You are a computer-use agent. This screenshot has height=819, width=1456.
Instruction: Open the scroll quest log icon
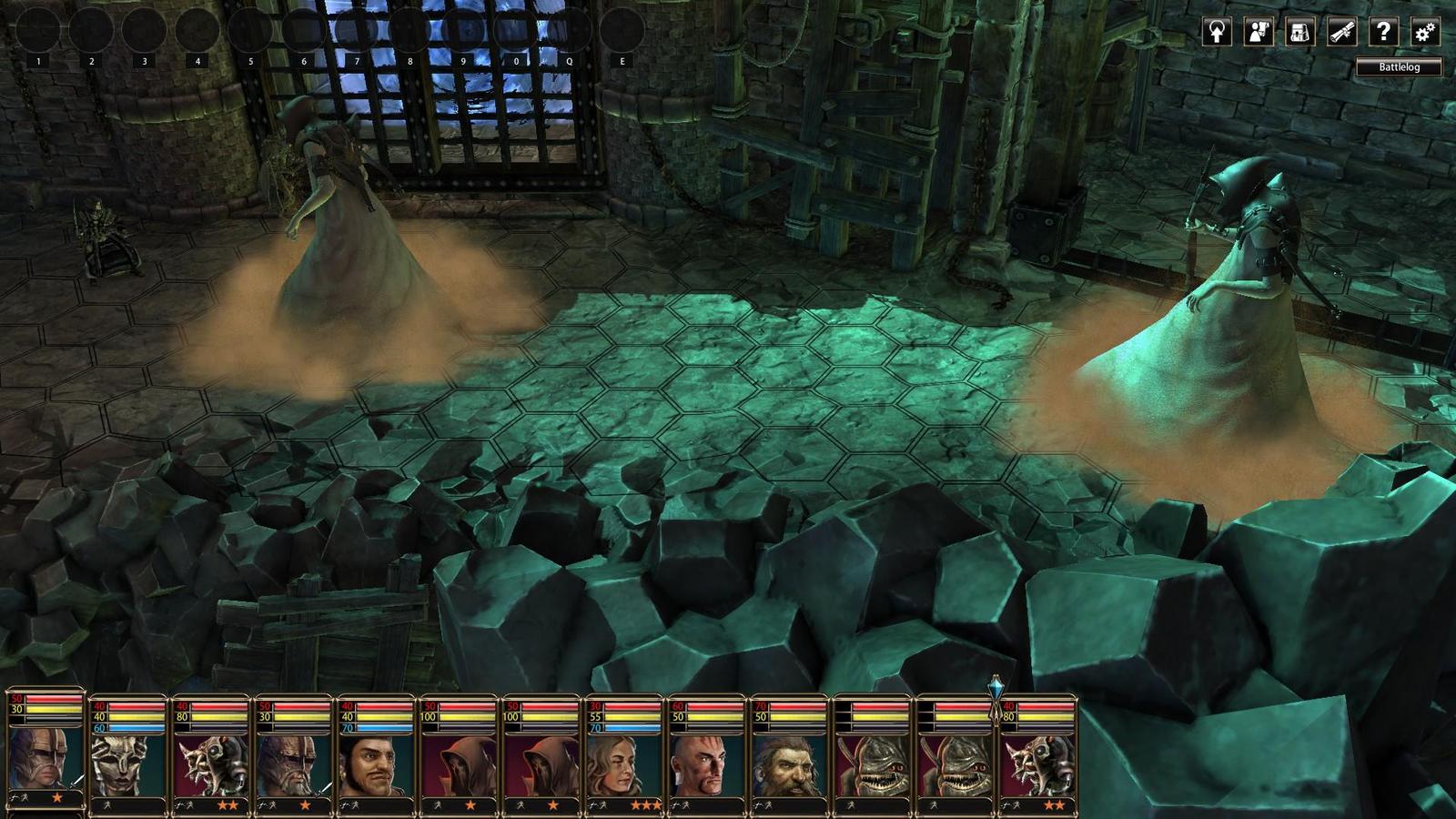(x=1341, y=32)
